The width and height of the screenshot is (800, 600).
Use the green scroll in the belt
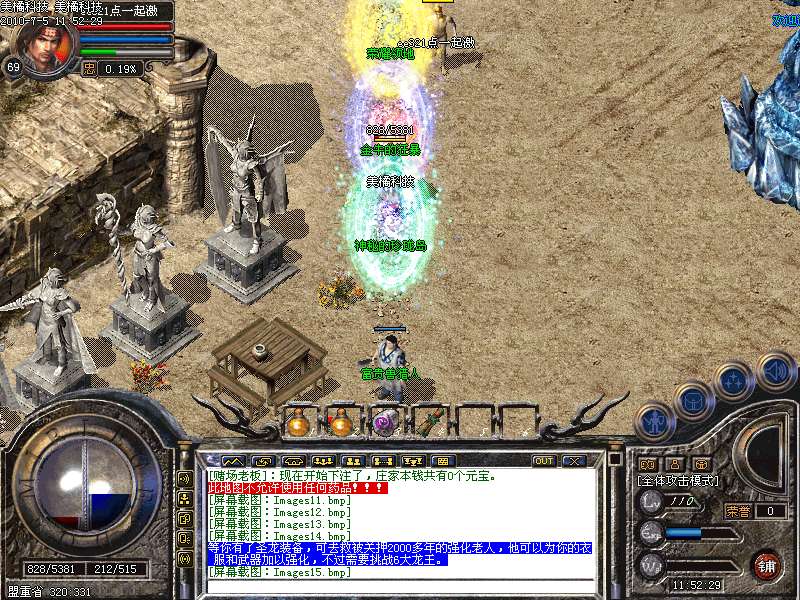click(x=427, y=423)
